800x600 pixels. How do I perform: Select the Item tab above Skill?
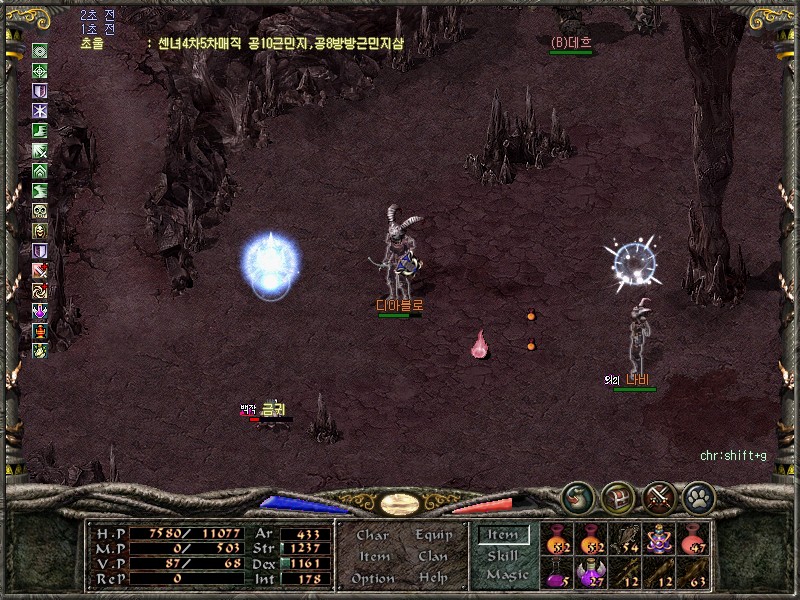click(x=503, y=535)
